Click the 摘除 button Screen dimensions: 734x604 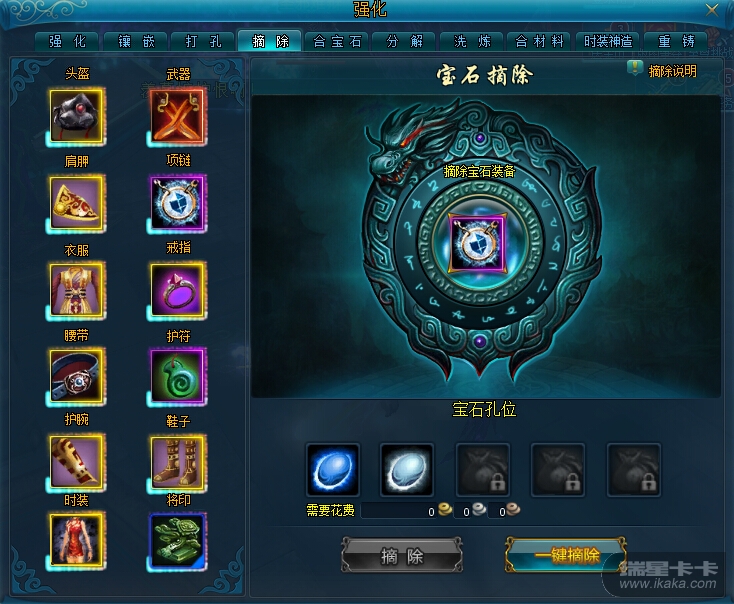(x=402, y=556)
